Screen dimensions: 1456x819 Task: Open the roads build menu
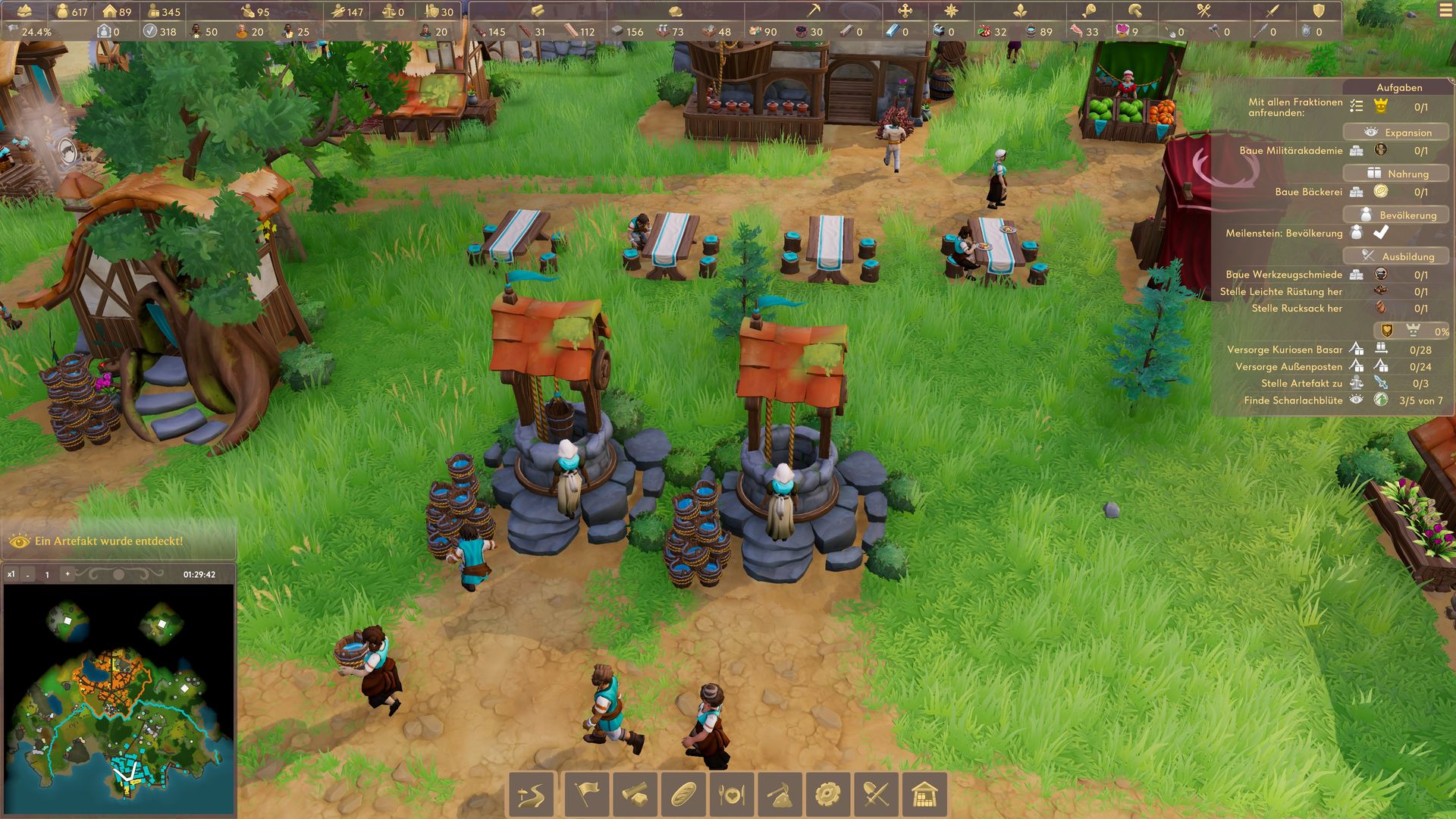(532, 795)
